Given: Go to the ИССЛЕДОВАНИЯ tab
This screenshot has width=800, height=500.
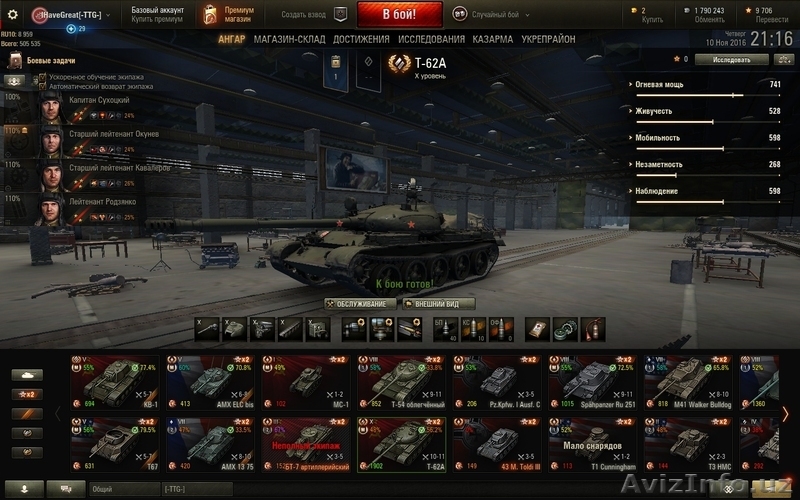Looking at the screenshot, I should (431, 39).
